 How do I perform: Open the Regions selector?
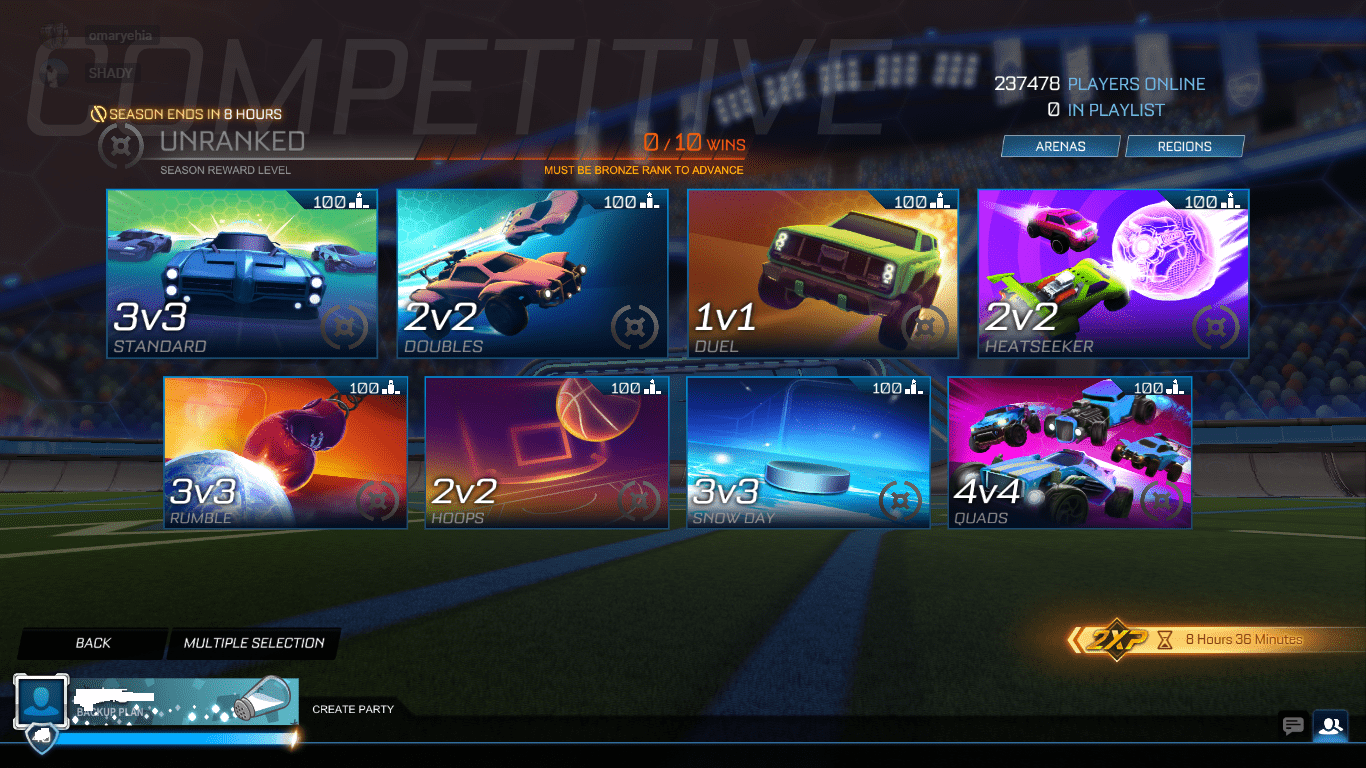pyautogui.click(x=1185, y=146)
